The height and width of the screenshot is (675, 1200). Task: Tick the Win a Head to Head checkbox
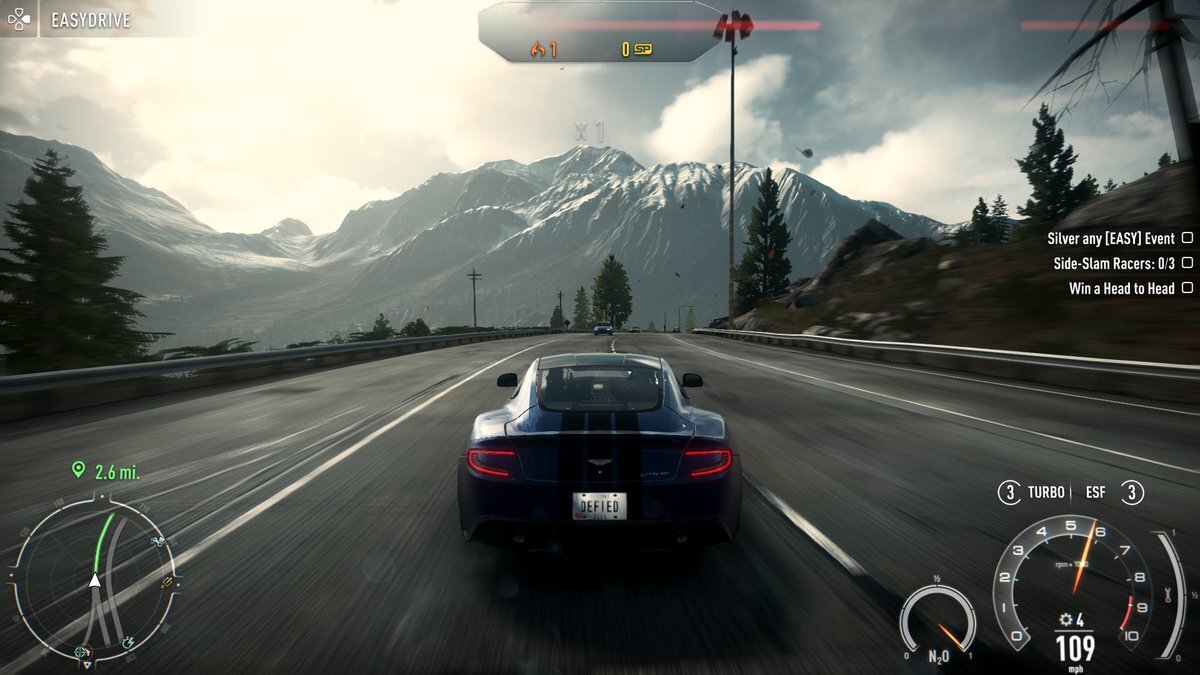click(x=1187, y=288)
